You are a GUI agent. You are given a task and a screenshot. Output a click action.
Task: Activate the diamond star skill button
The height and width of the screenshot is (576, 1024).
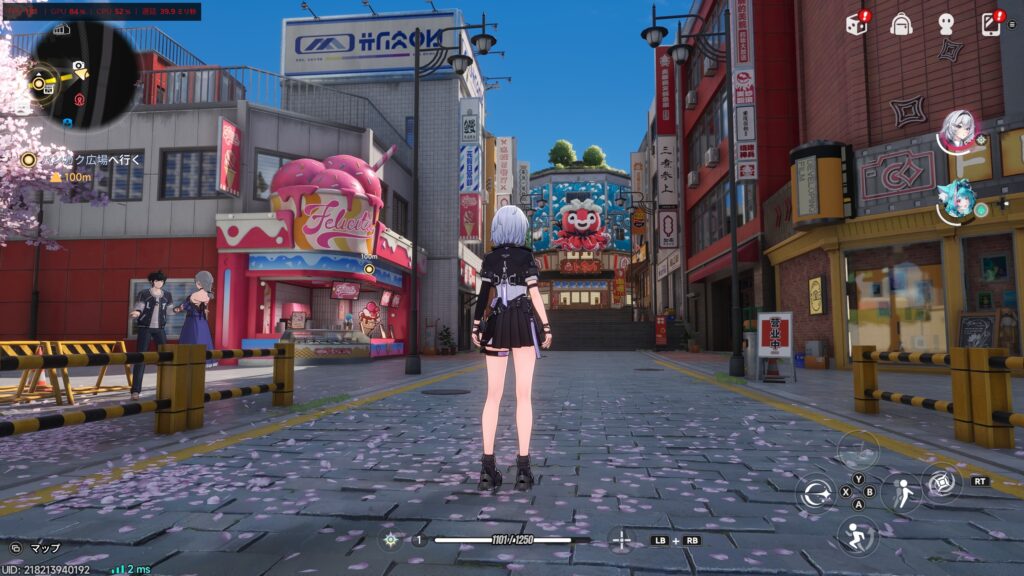click(x=941, y=483)
